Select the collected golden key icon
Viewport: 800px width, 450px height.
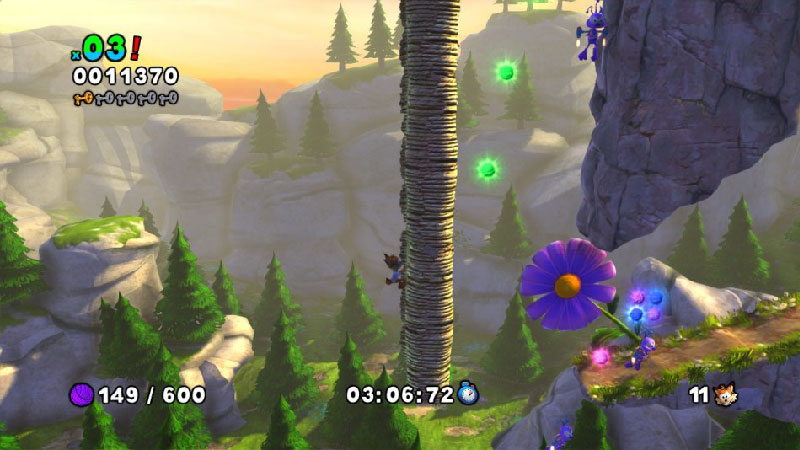click(x=84, y=97)
